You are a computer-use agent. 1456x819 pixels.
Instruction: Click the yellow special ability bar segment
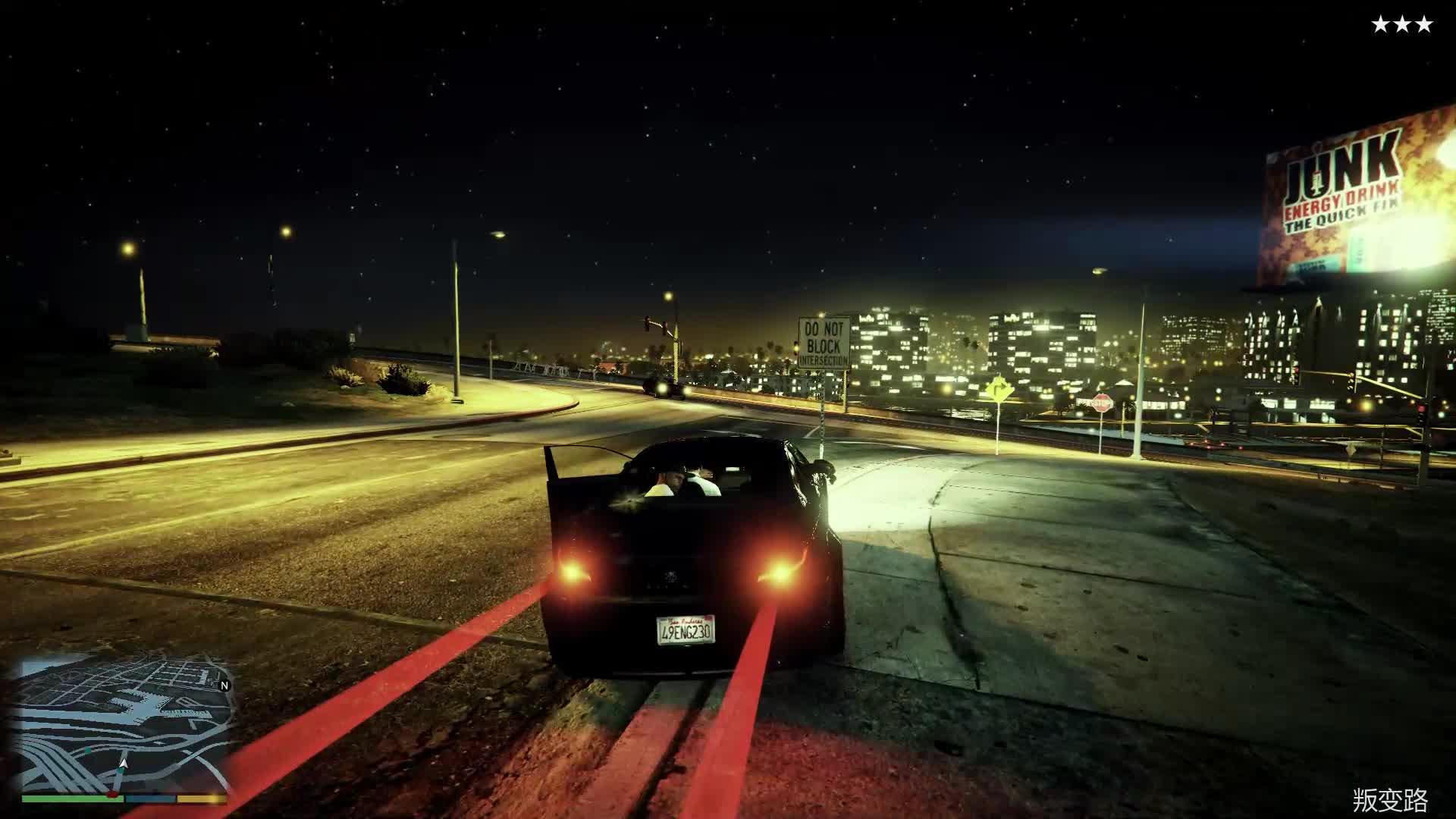click(199, 799)
